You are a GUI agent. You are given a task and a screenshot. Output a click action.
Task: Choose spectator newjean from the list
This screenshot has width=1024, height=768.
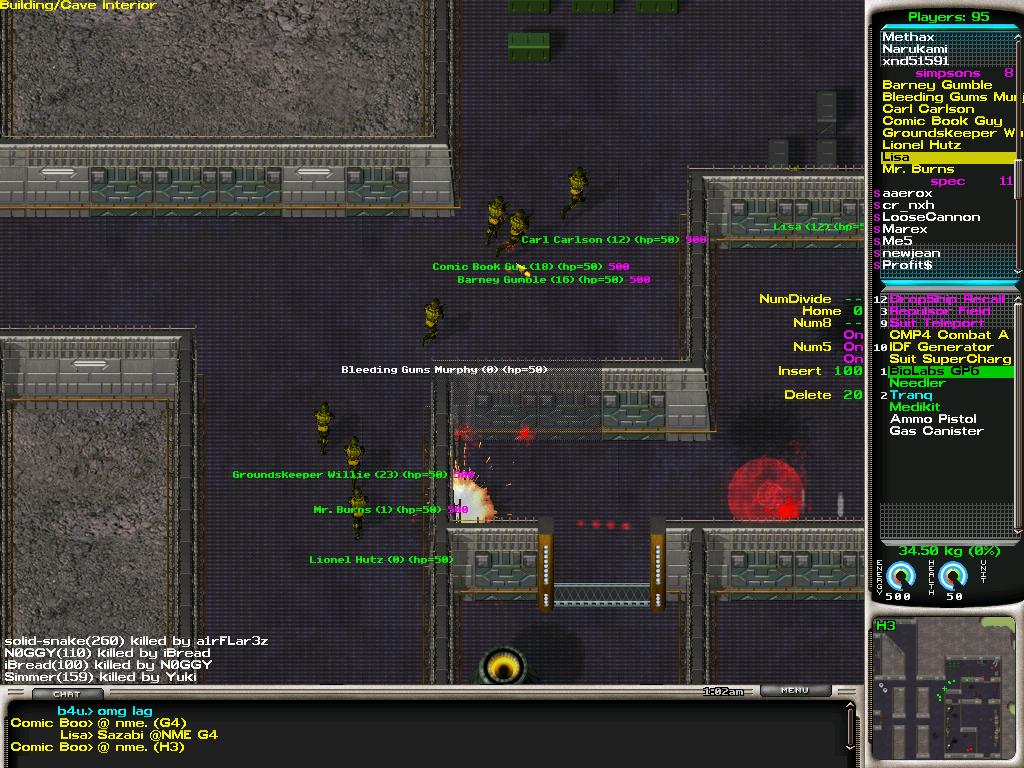coord(911,253)
